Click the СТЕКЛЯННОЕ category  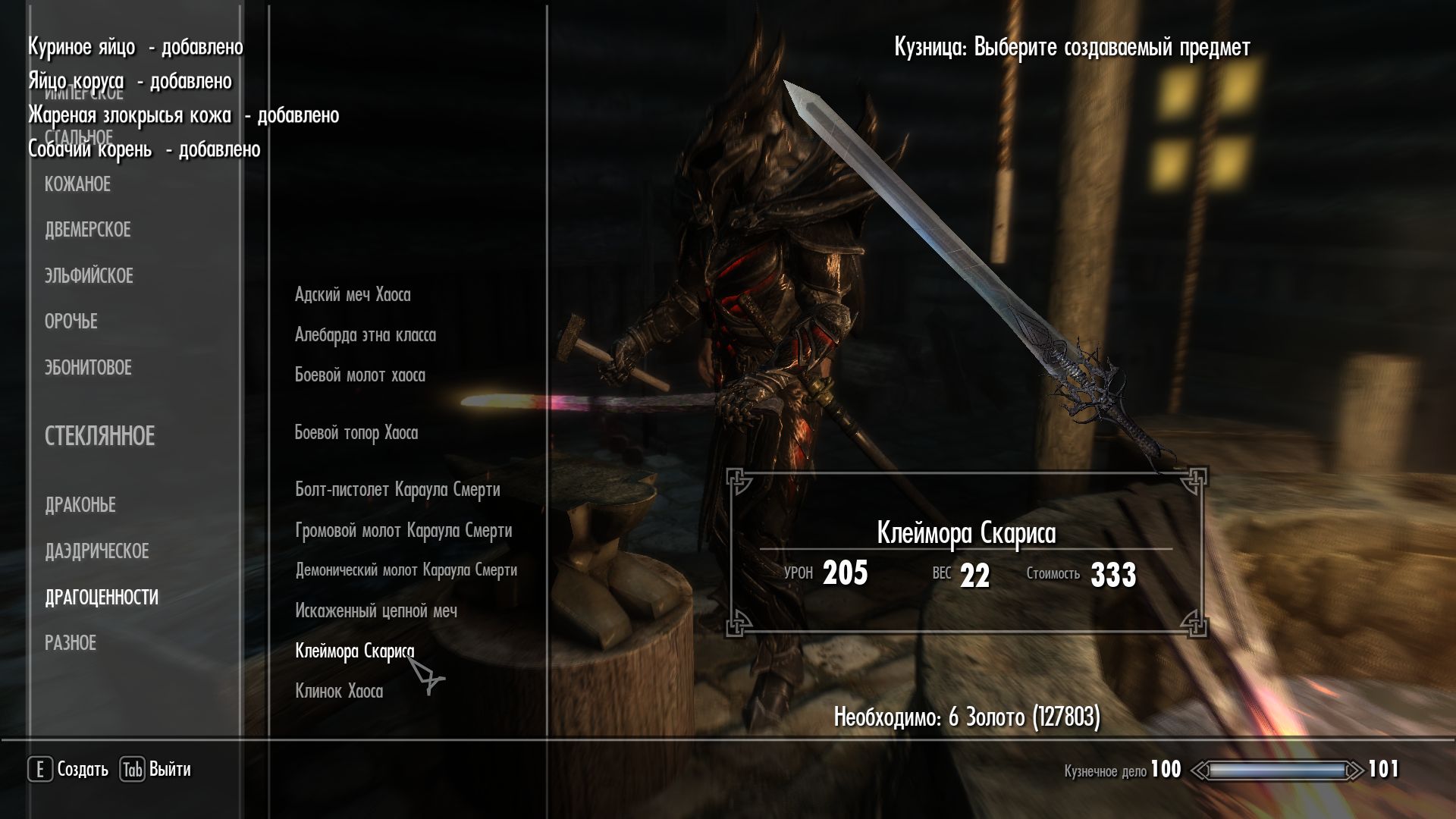tap(99, 436)
